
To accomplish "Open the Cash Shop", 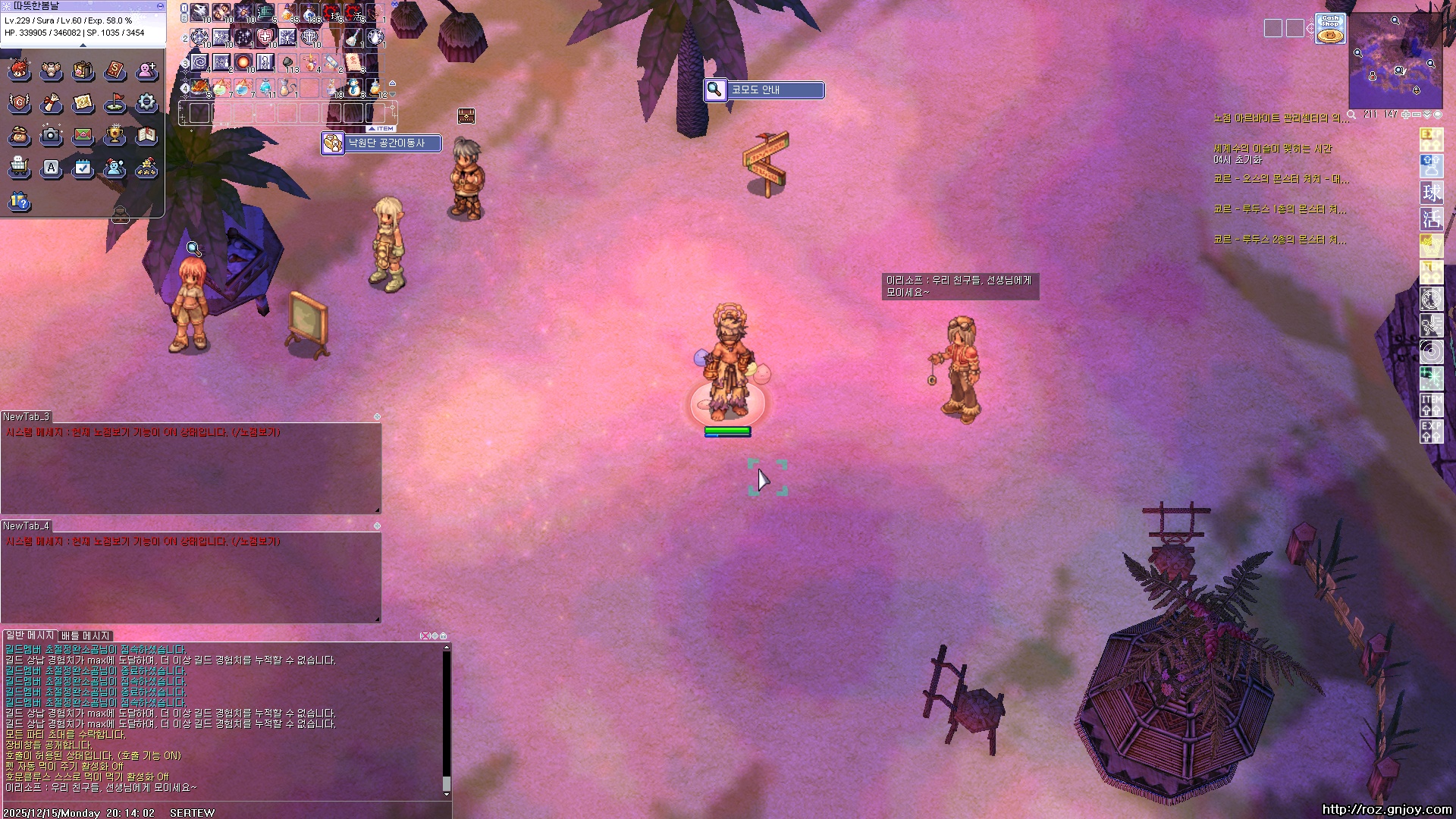I will coord(1329,29).
